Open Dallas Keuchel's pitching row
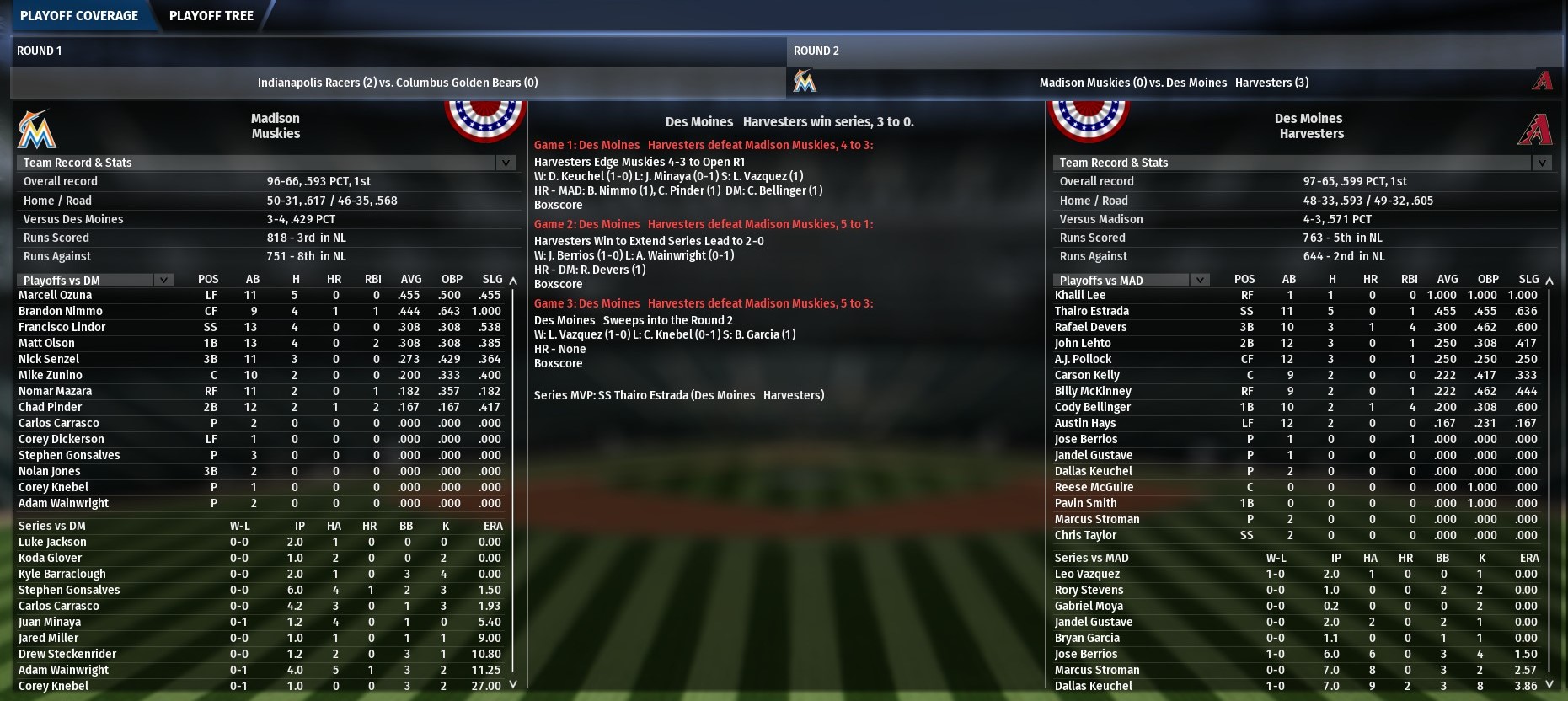The height and width of the screenshot is (701, 1568). coord(1094,686)
